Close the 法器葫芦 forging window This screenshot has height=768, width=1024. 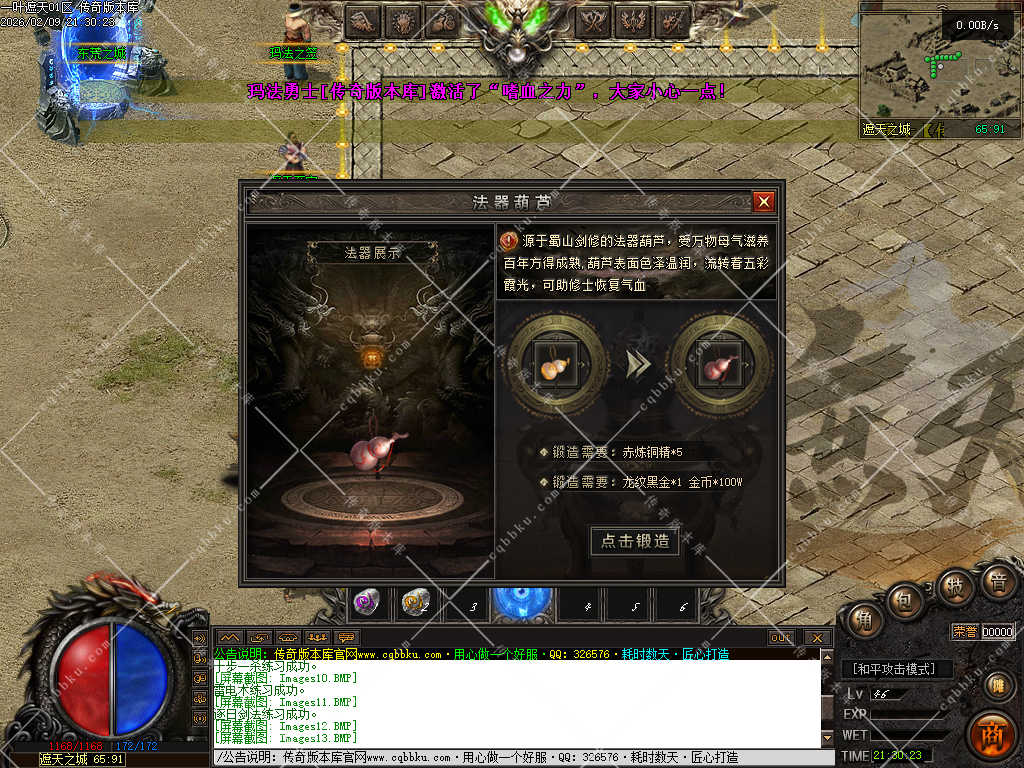[x=764, y=202]
